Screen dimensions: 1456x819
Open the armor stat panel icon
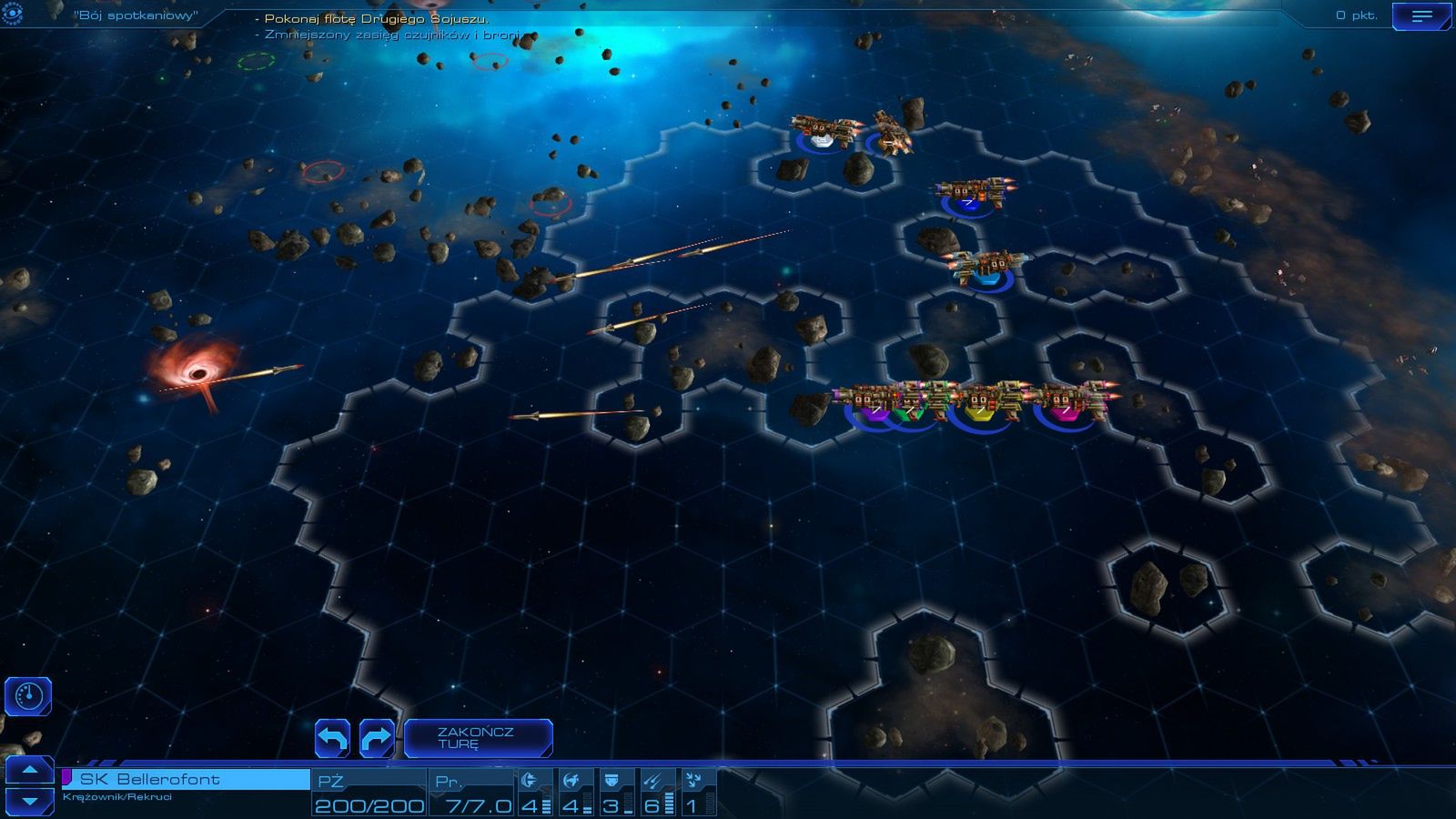[x=612, y=778]
